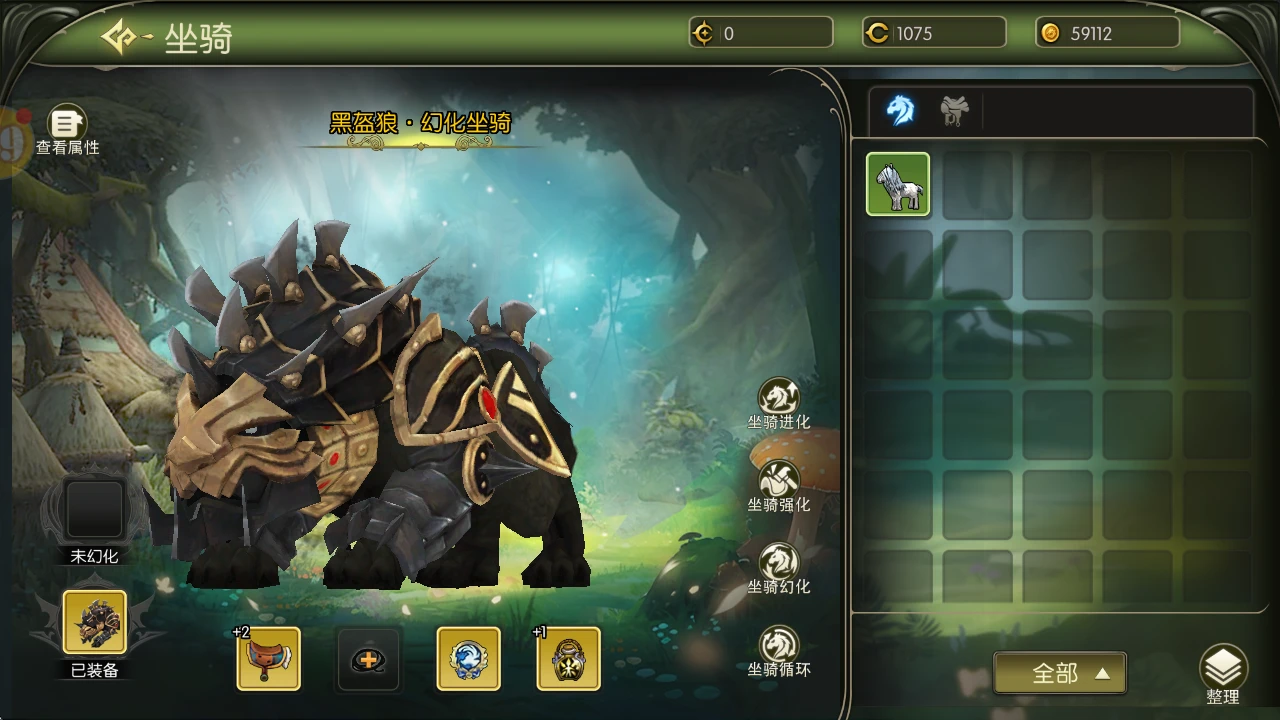The height and width of the screenshot is (720, 1280).
Task: Select the equipped 已装备 mount slot
Action: tap(95, 622)
